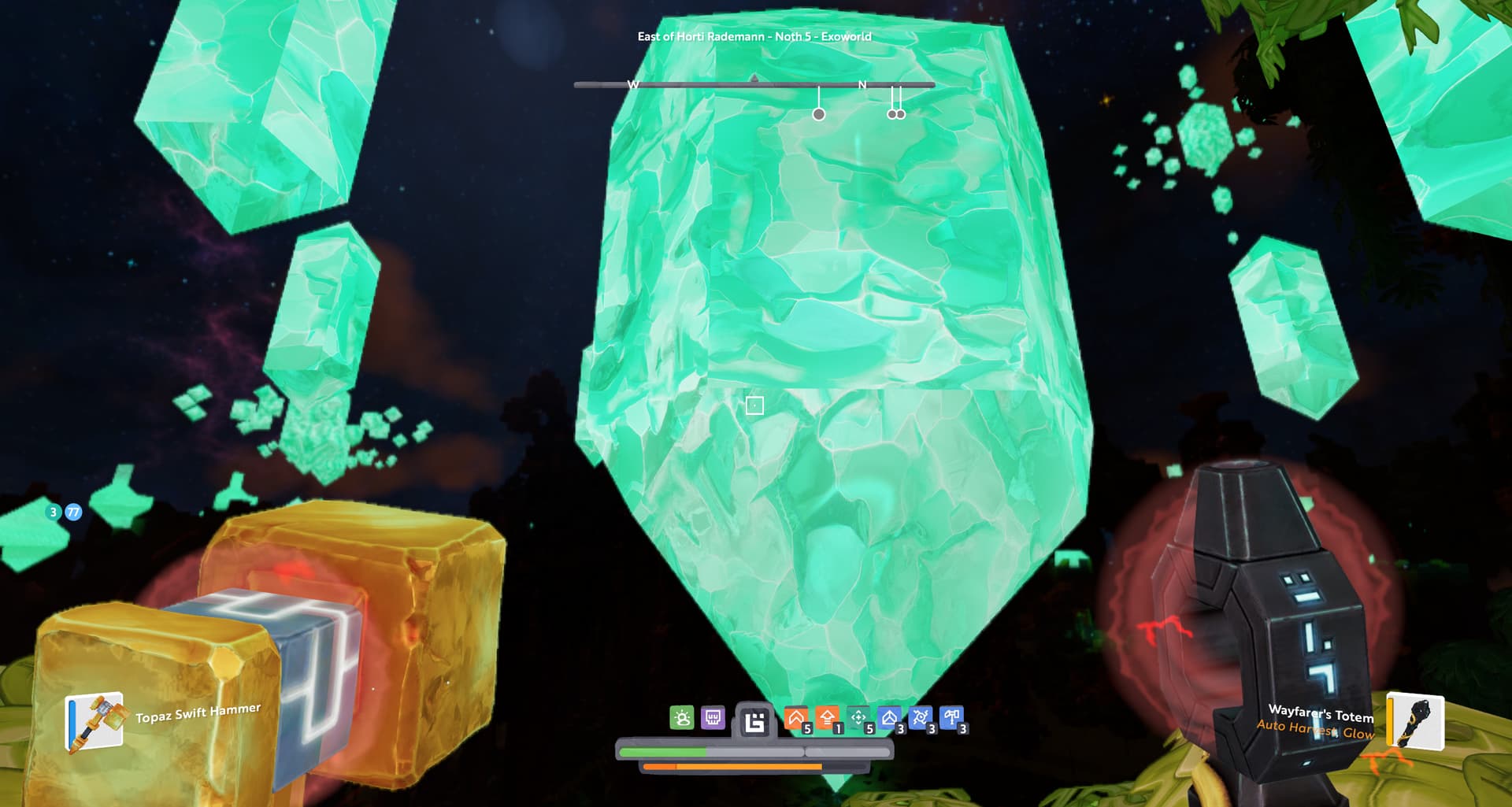Click the blue crossed-arrows buff icon
The height and width of the screenshot is (807, 1512).
tap(920, 718)
